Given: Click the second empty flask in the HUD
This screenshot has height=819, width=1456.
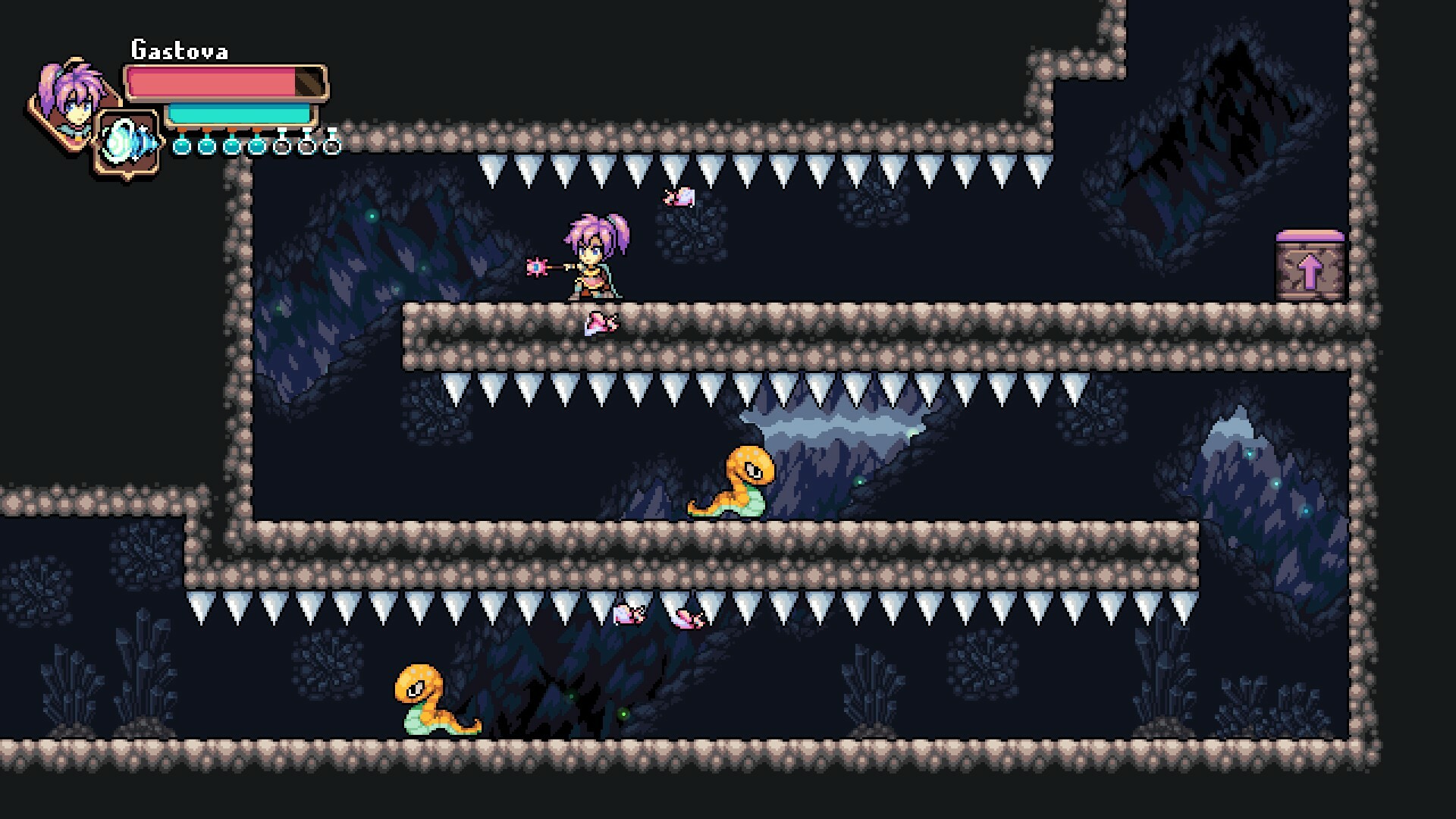Looking at the screenshot, I should coord(306,147).
